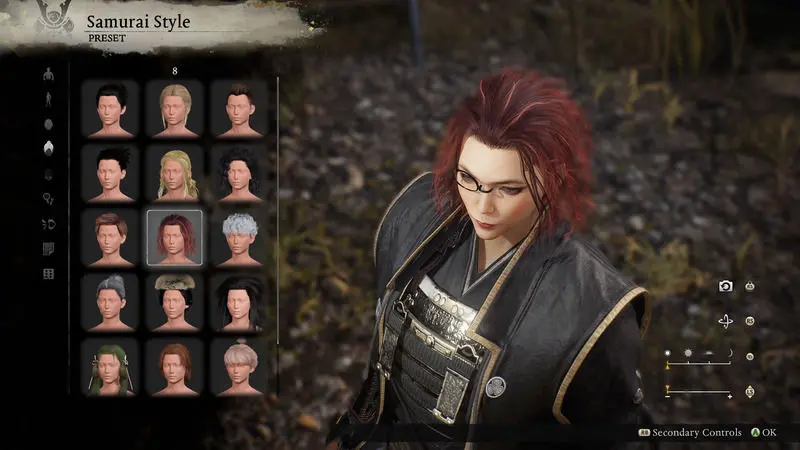Choose the auburn long-hair preset in bottom row
Image resolution: width=800 pixels, height=450 pixels.
click(x=174, y=367)
